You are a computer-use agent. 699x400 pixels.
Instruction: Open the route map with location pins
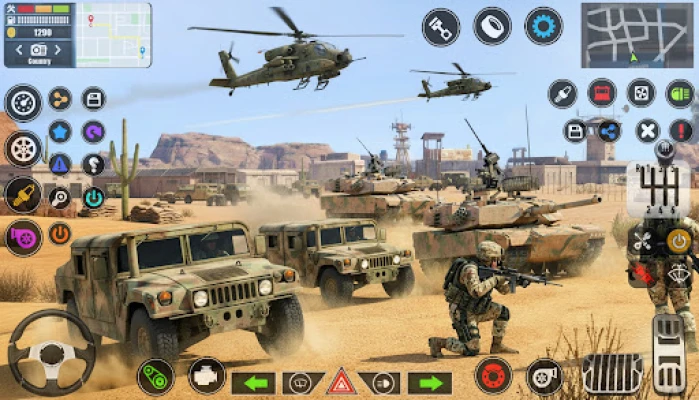[x=114, y=34]
